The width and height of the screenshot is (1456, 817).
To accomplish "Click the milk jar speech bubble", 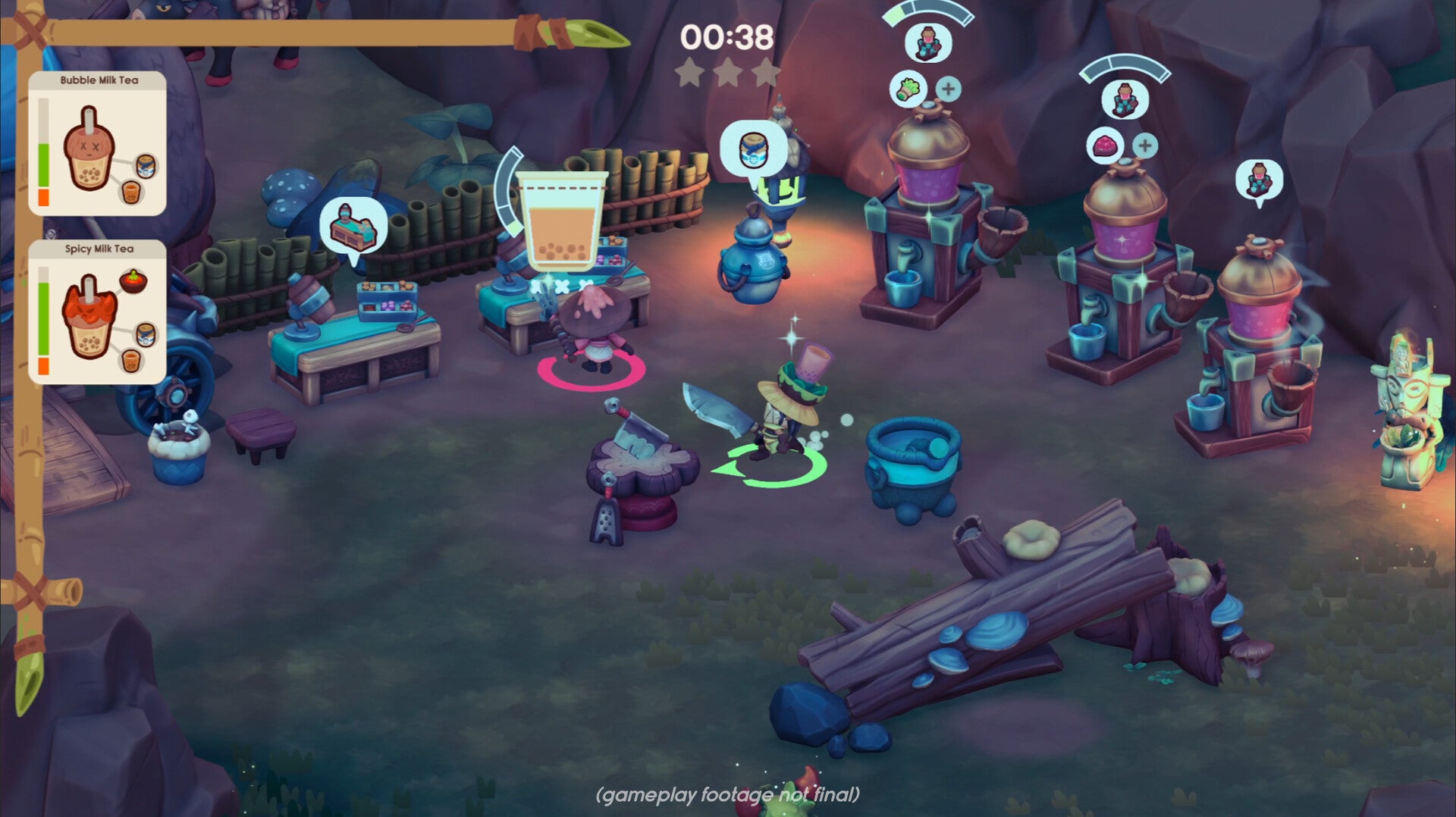I will pyautogui.click(x=752, y=149).
